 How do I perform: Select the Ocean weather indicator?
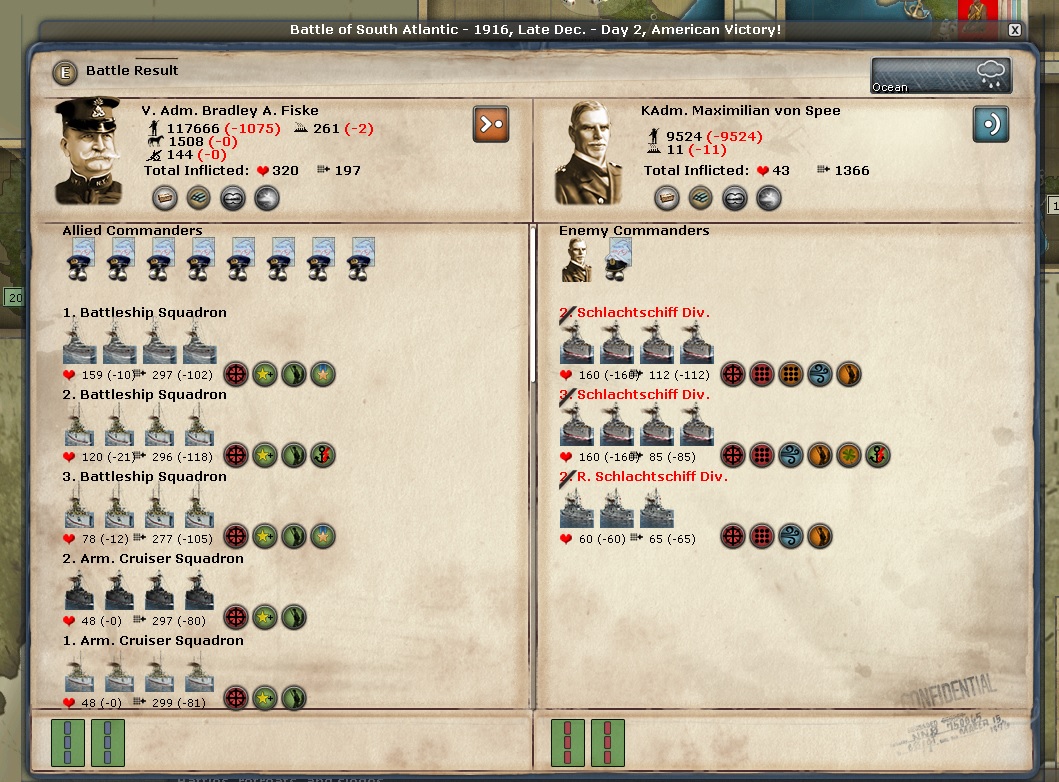[x=940, y=76]
